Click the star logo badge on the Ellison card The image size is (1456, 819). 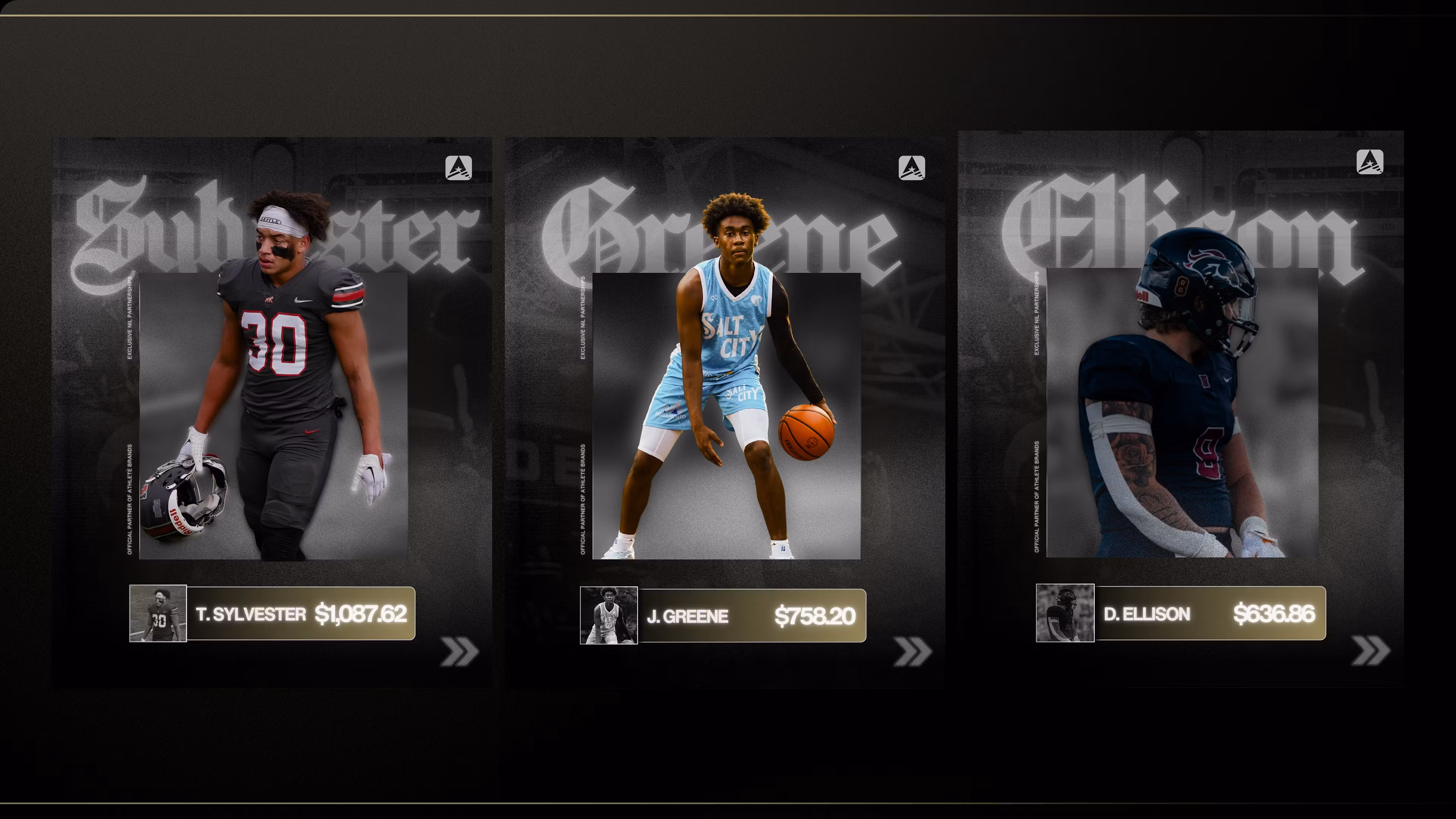(x=1370, y=162)
